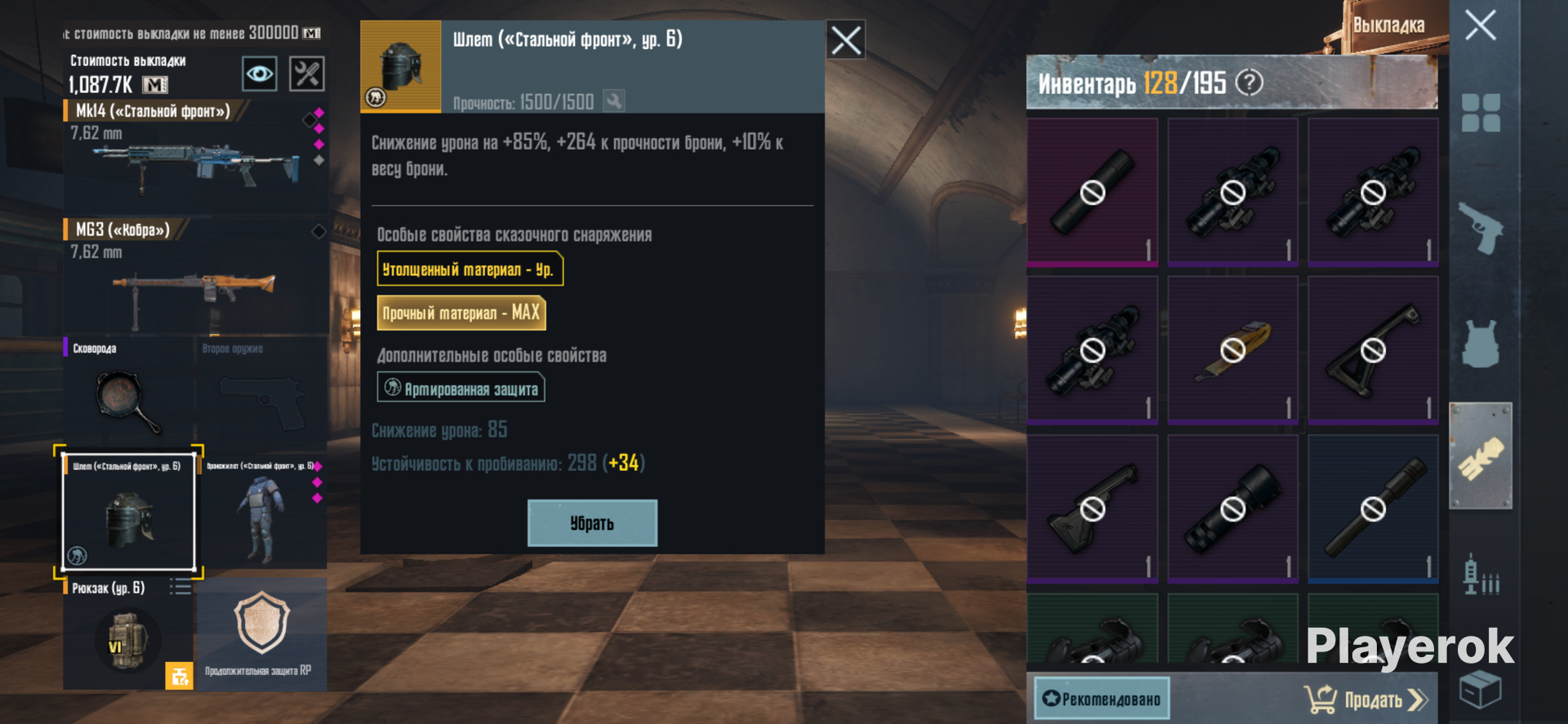This screenshot has height=724, width=1568.
Task: Close the helmet details panel
Action: point(845,40)
